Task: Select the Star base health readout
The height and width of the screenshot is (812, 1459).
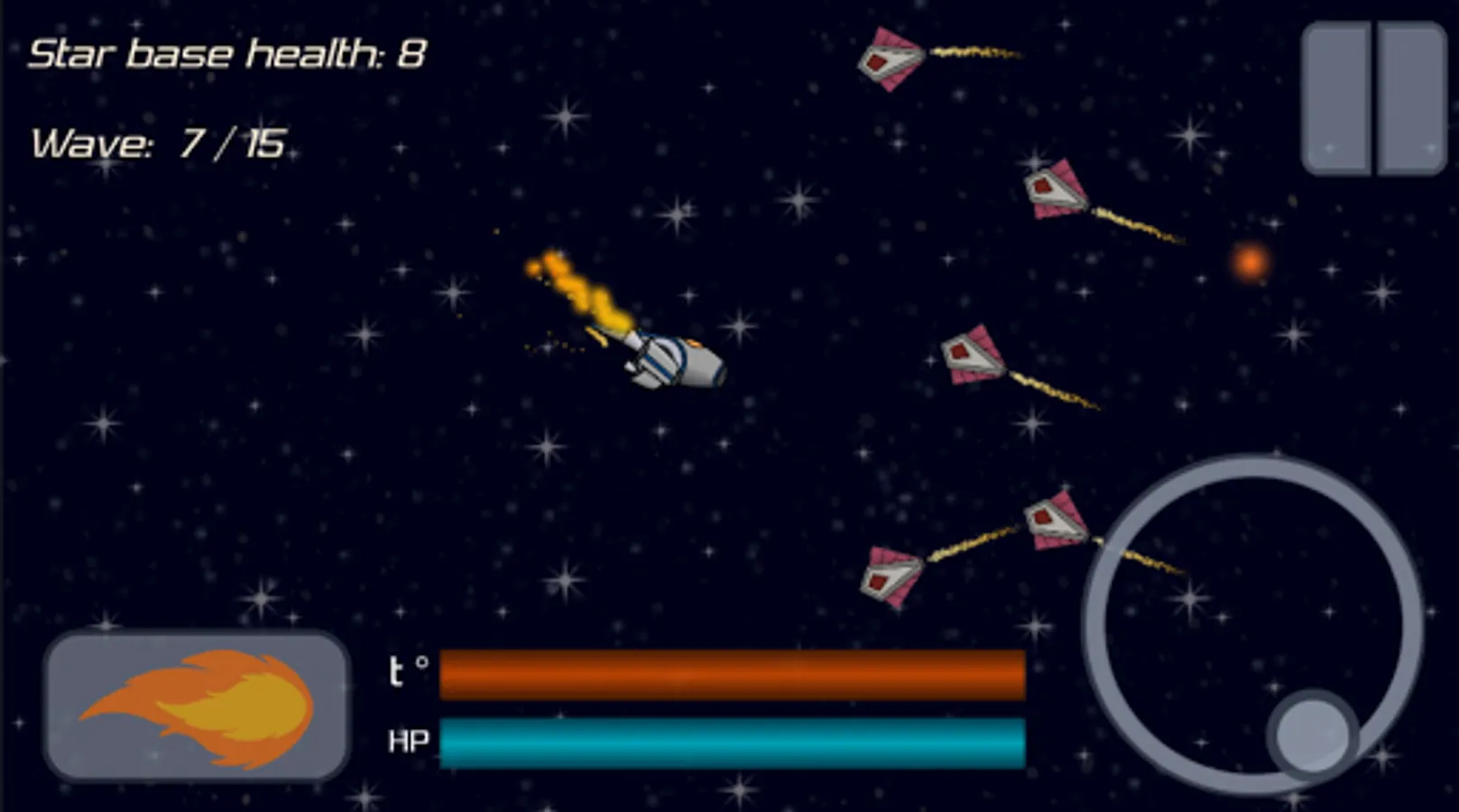Action: 226,54
